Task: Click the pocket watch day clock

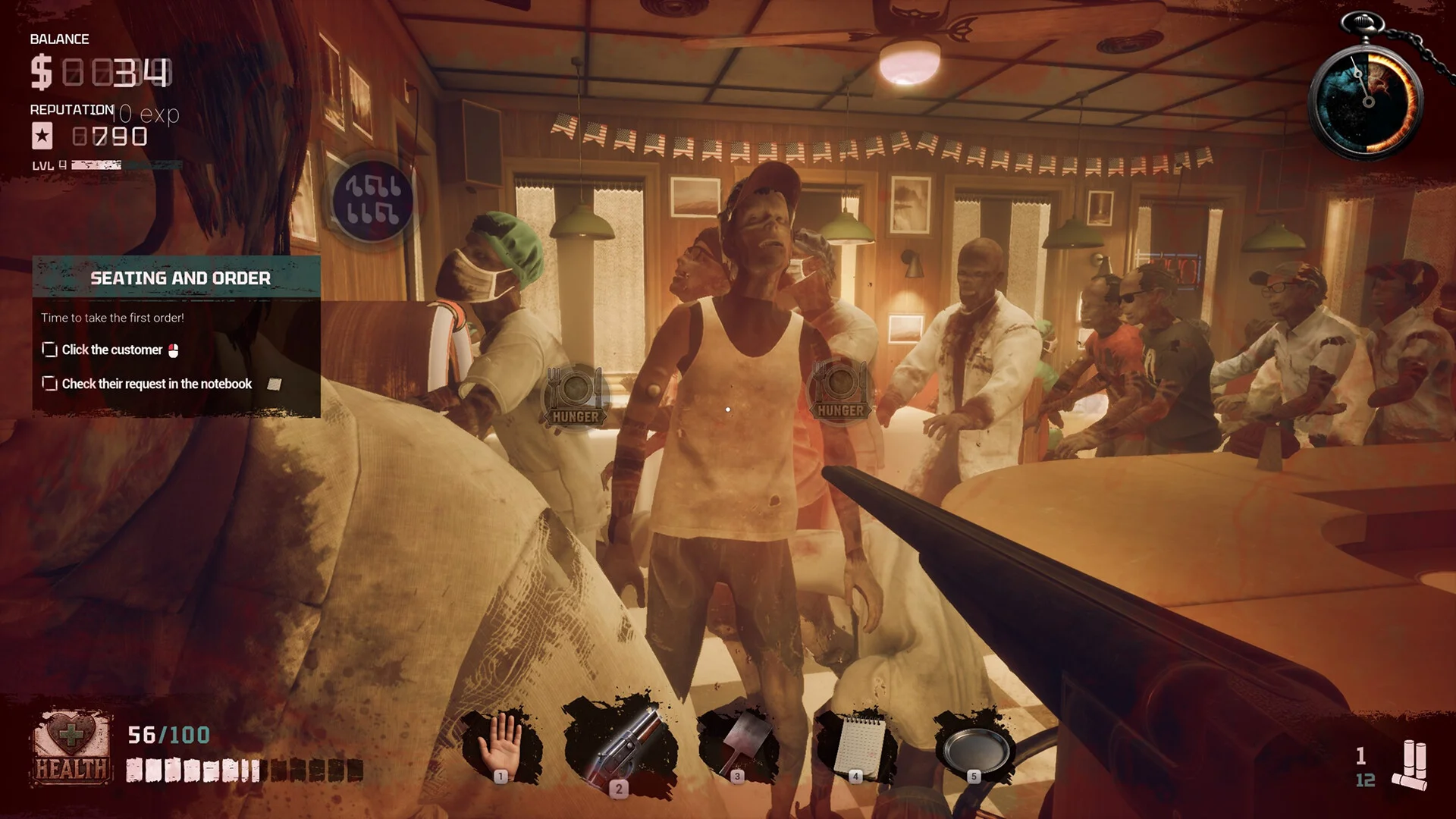Action: pos(1367,100)
